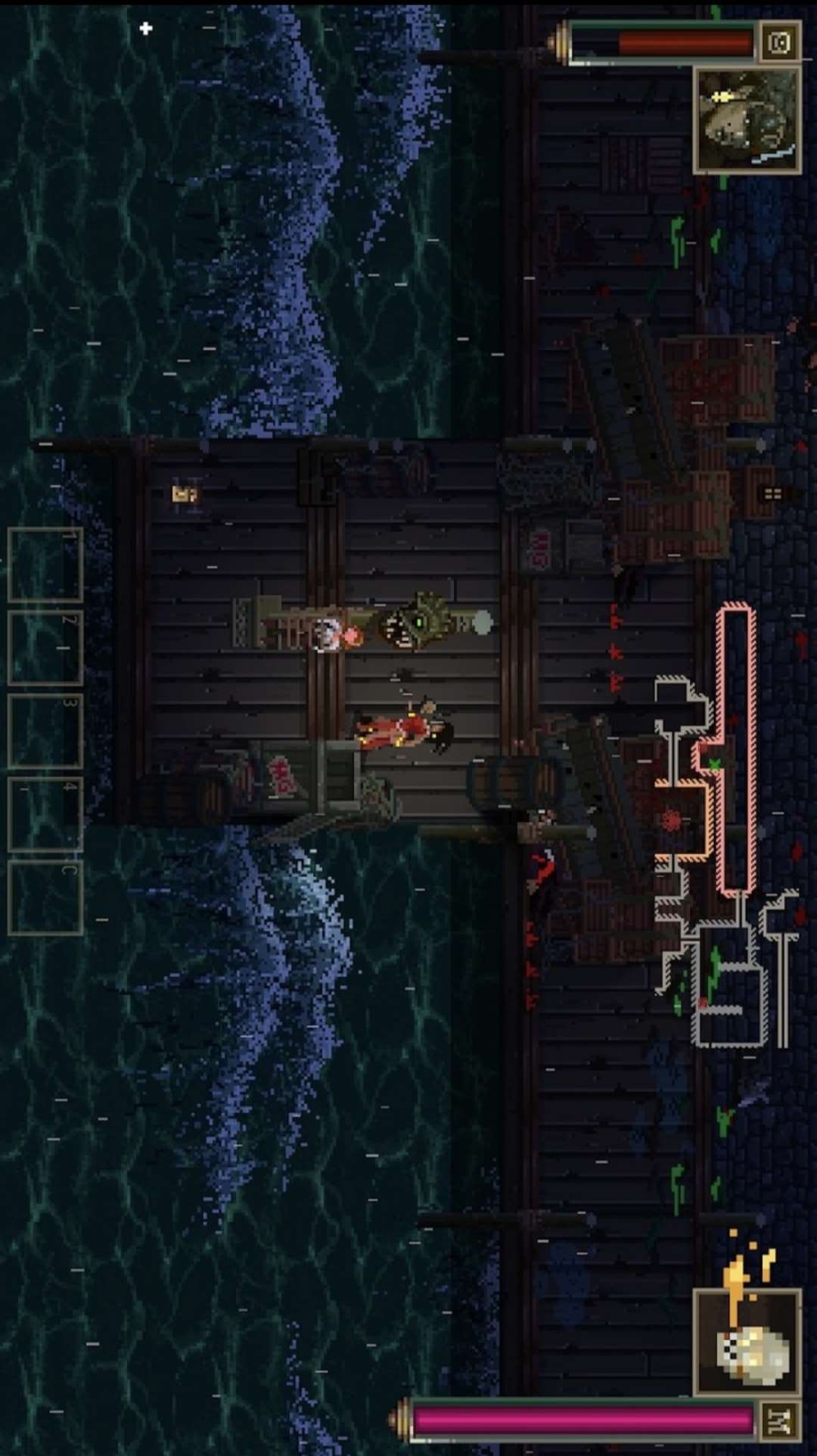Image resolution: width=817 pixels, height=1456 pixels.
Task: Select the hotbar slot labeled C
Action: point(45,898)
